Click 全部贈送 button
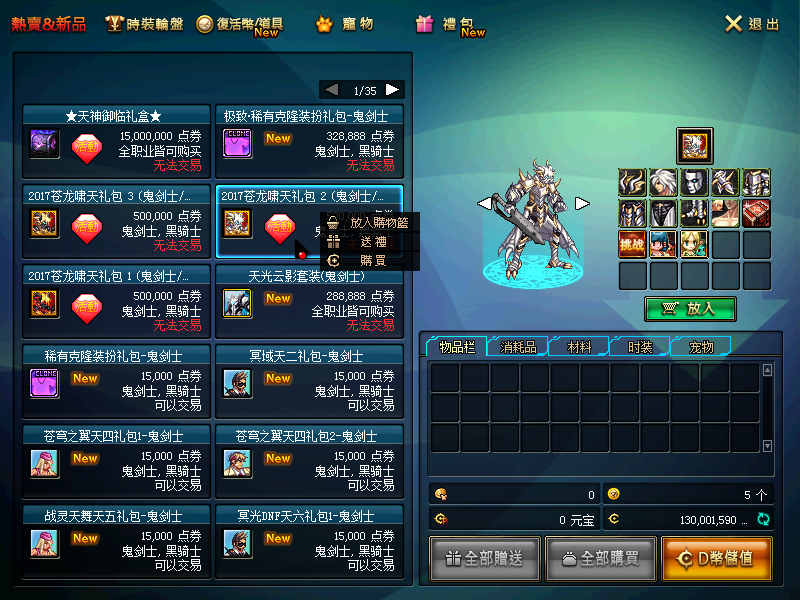 coord(485,558)
